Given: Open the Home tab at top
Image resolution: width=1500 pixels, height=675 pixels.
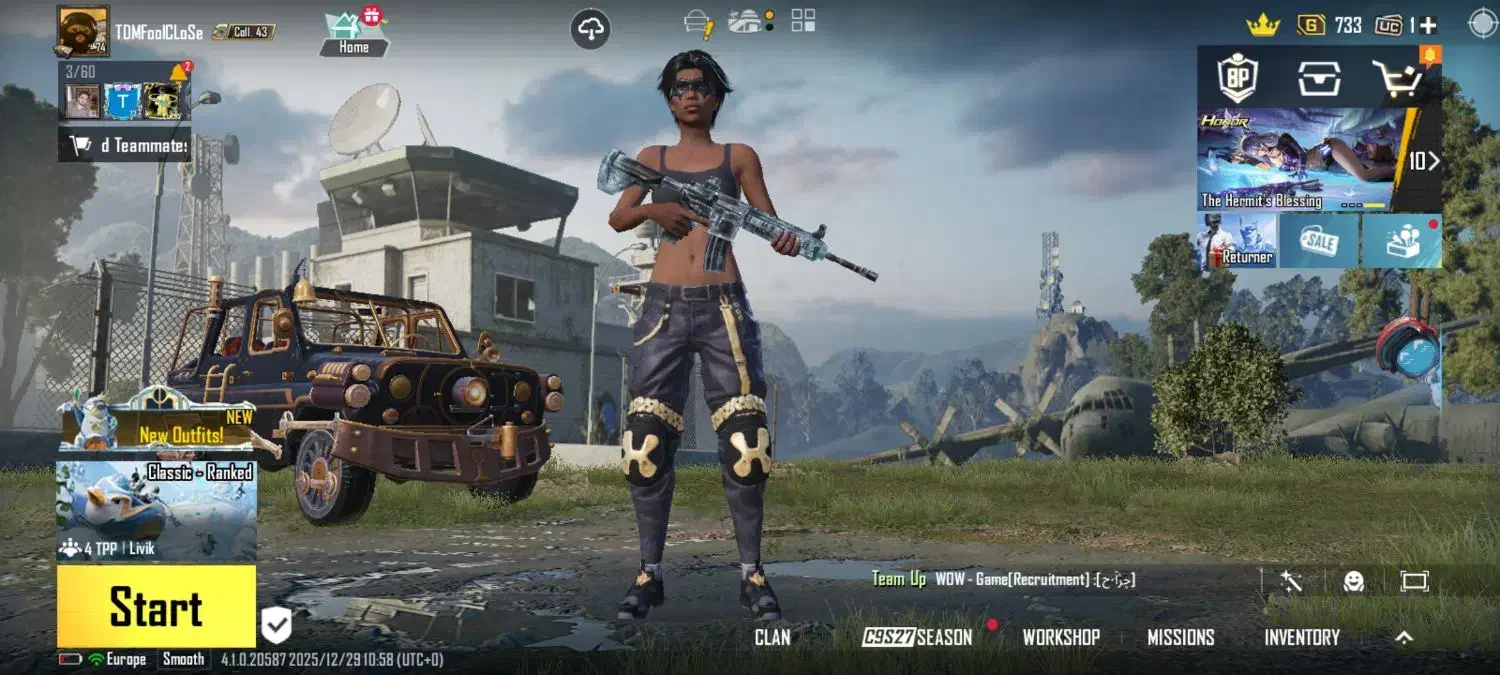Looking at the screenshot, I should point(354,33).
